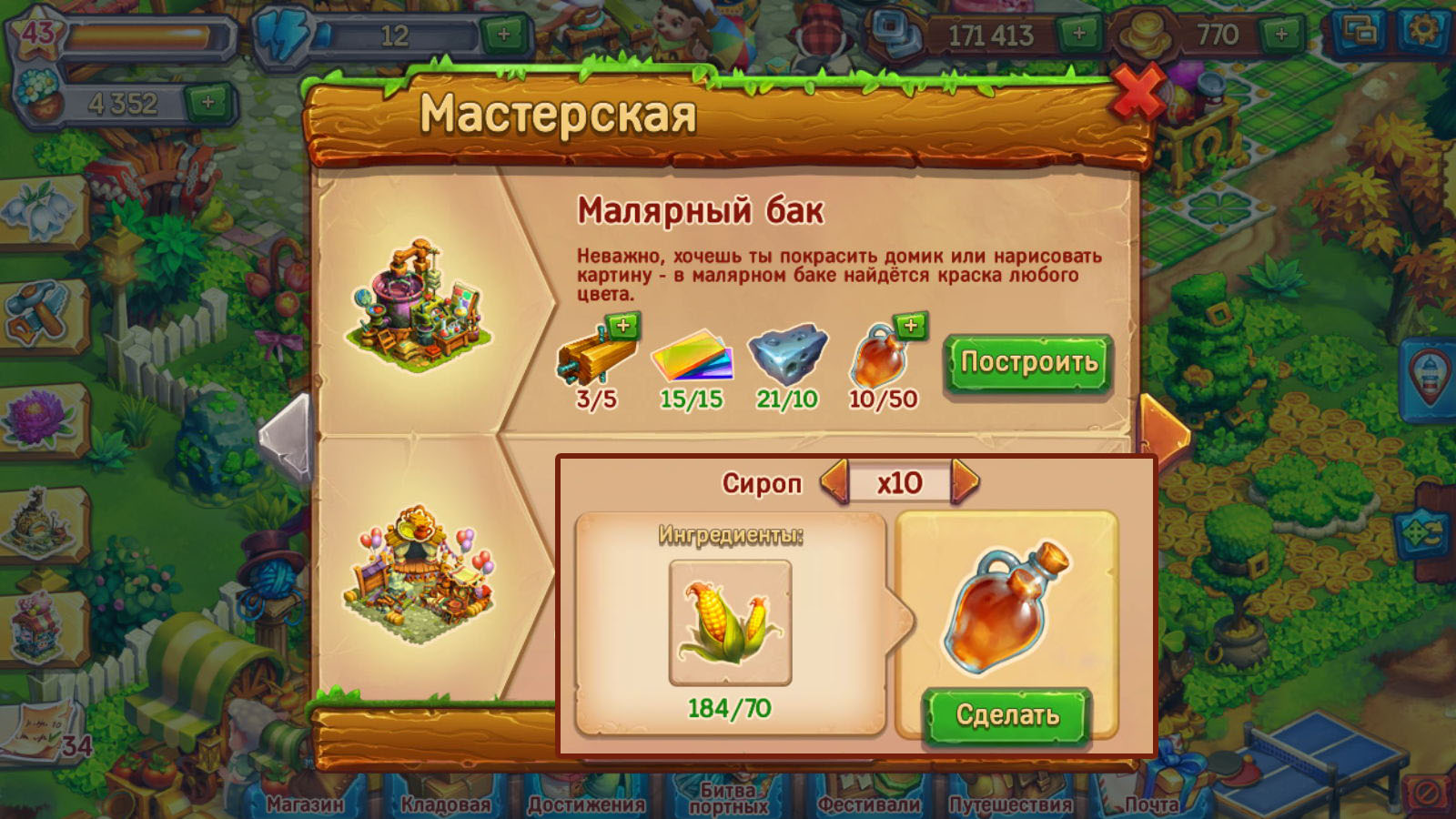1456x819 pixels.
Task: Close the Мастерская window with the red X
Action: click(x=1137, y=94)
